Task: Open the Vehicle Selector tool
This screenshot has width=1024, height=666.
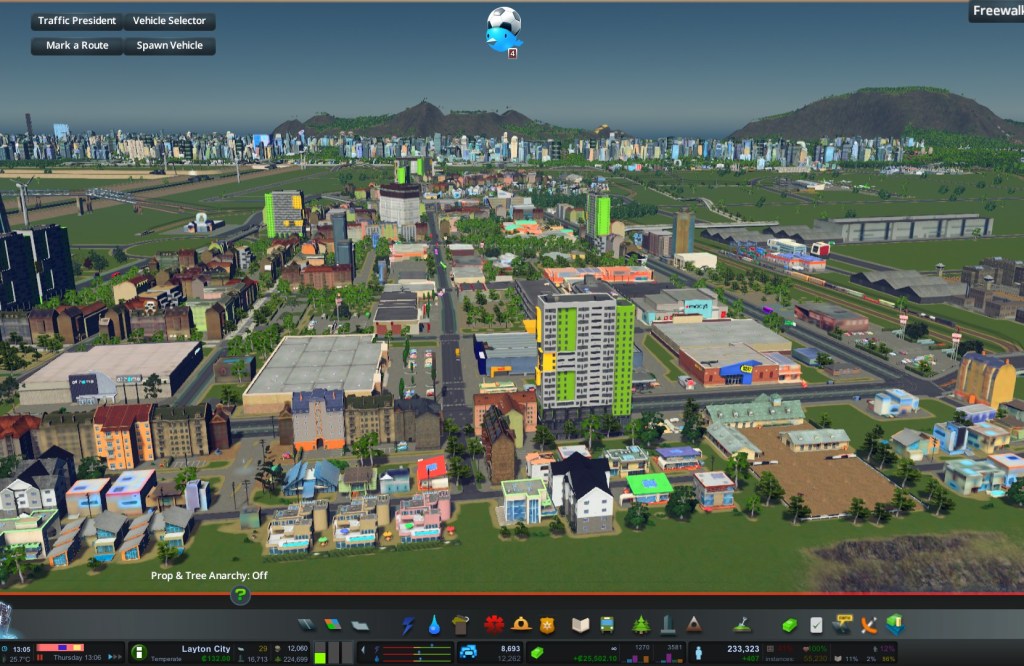Action: tap(169, 21)
